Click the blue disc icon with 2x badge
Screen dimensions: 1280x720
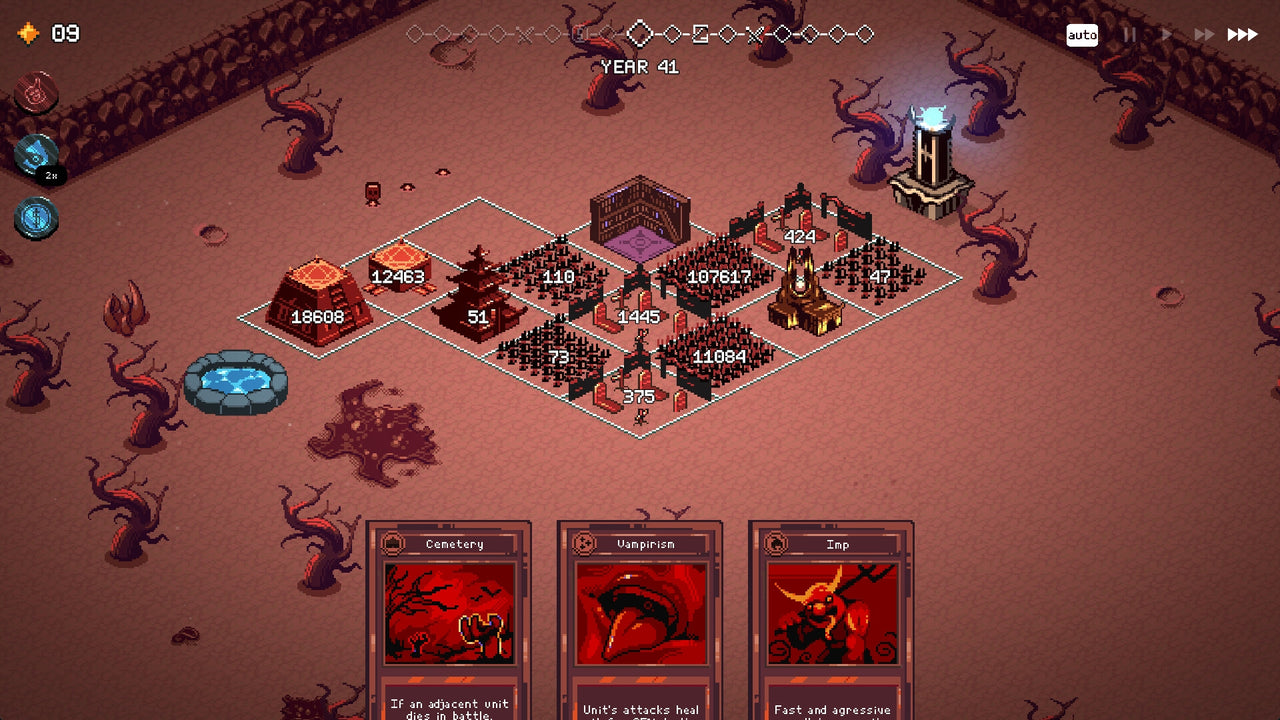pos(37,155)
